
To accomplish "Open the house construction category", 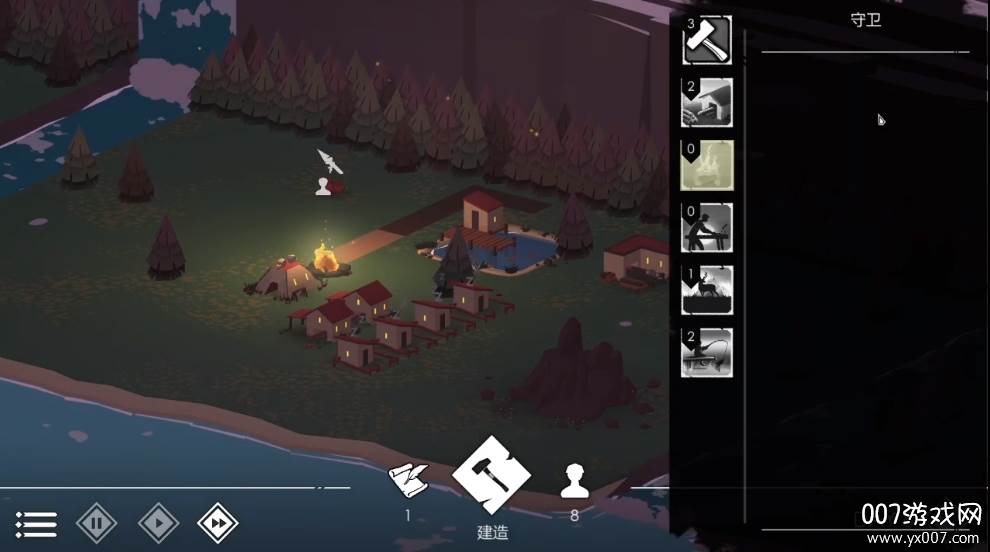I will [x=707, y=103].
